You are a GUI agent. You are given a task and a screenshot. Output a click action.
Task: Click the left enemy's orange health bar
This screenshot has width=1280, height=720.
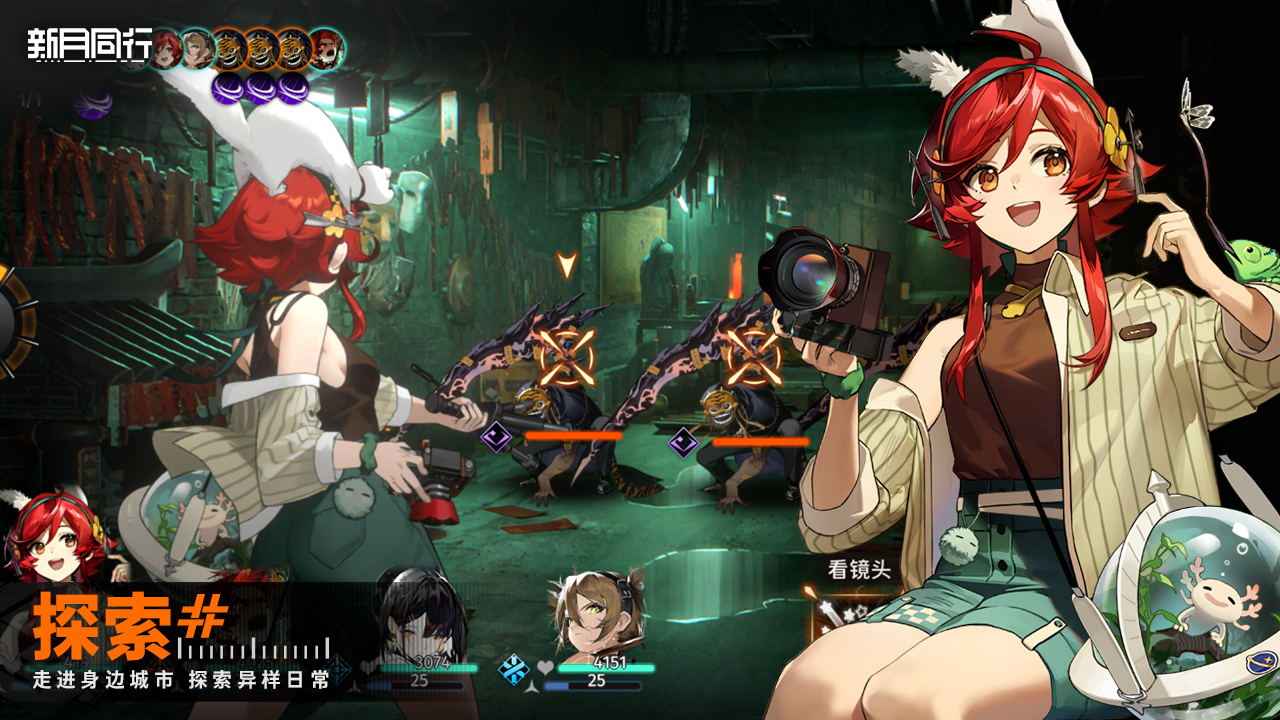point(573,436)
